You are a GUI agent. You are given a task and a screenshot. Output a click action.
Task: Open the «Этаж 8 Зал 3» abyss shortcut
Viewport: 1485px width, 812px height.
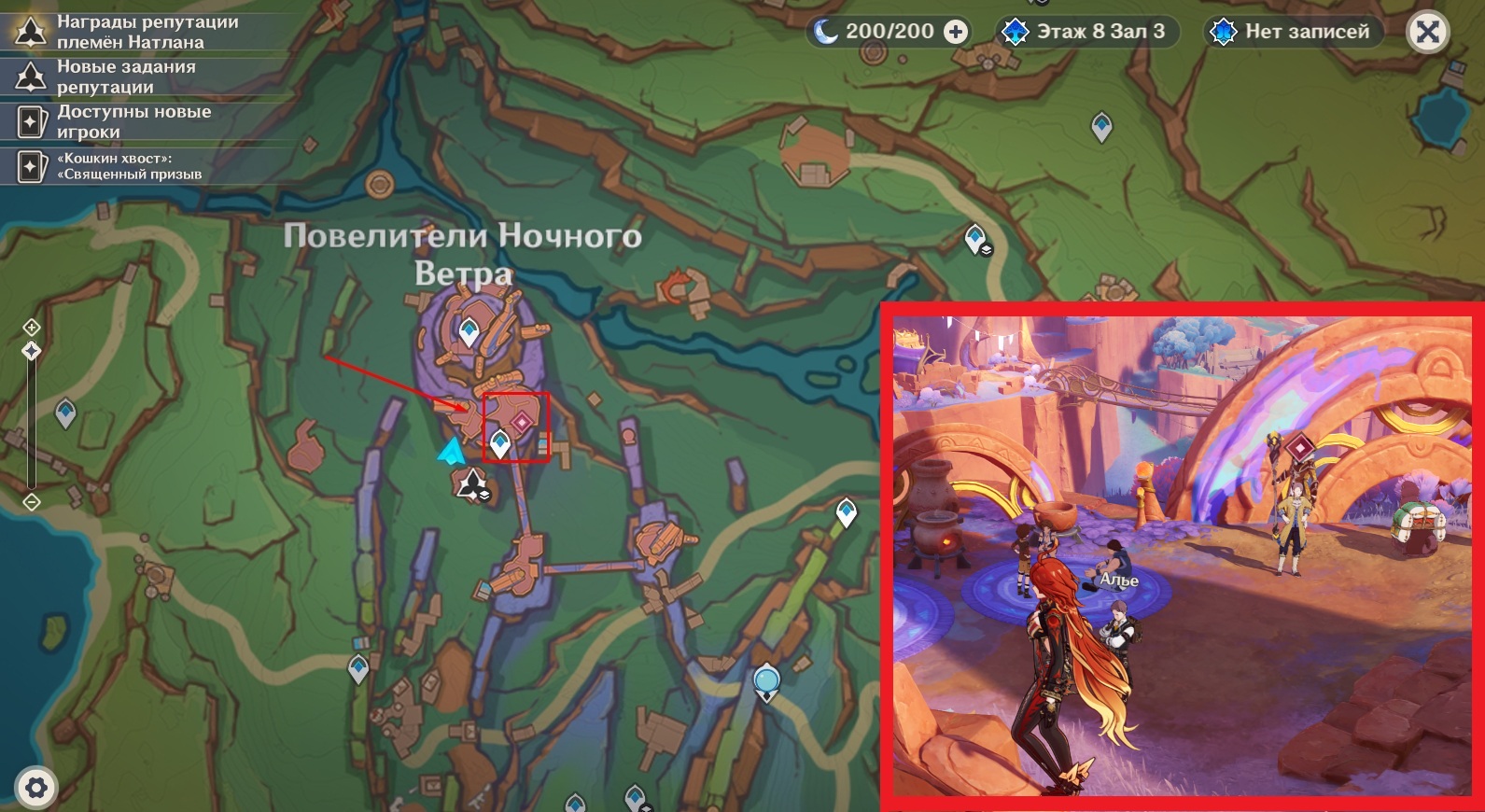pos(1087,32)
